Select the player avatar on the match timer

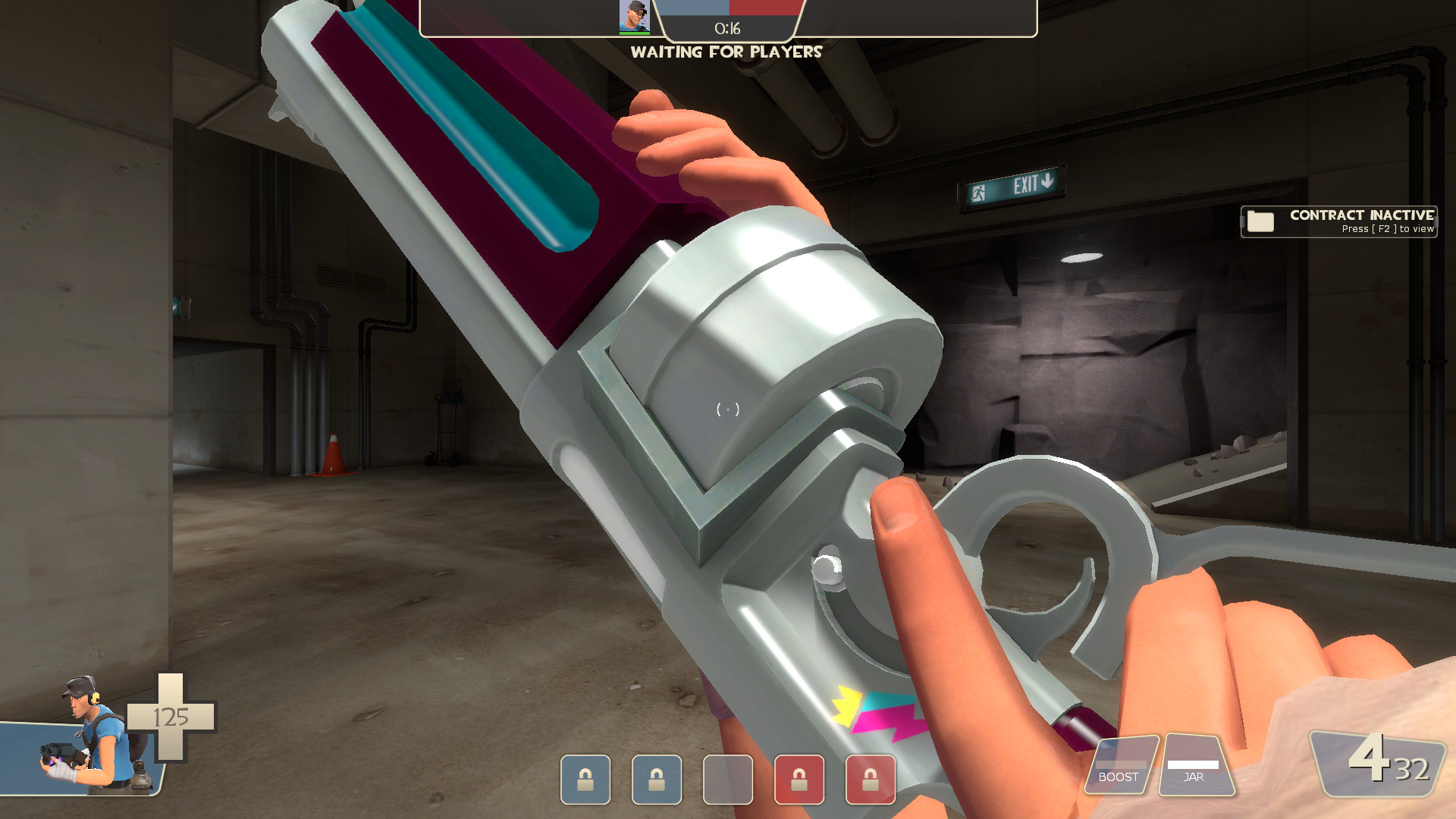634,17
